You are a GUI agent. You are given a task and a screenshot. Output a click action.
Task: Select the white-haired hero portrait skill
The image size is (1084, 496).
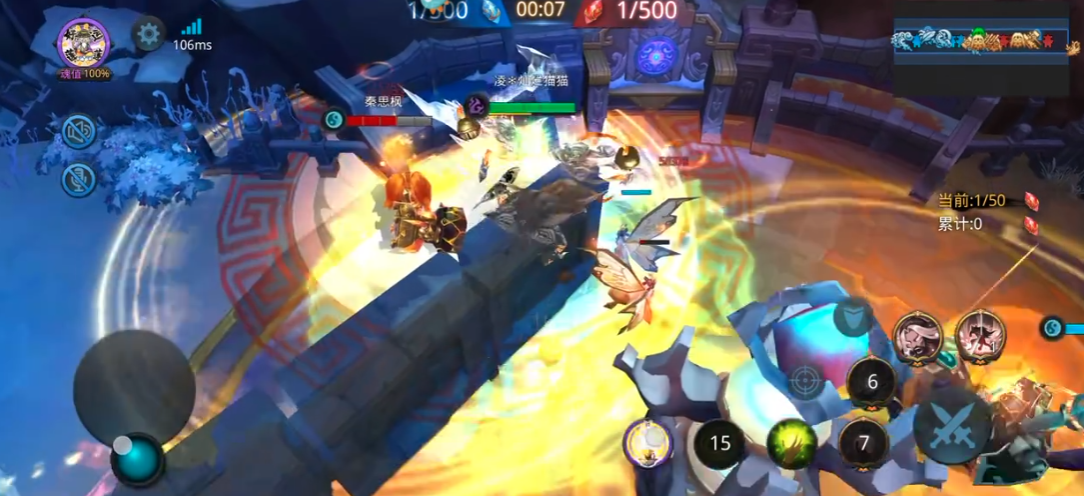coord(917,336)
